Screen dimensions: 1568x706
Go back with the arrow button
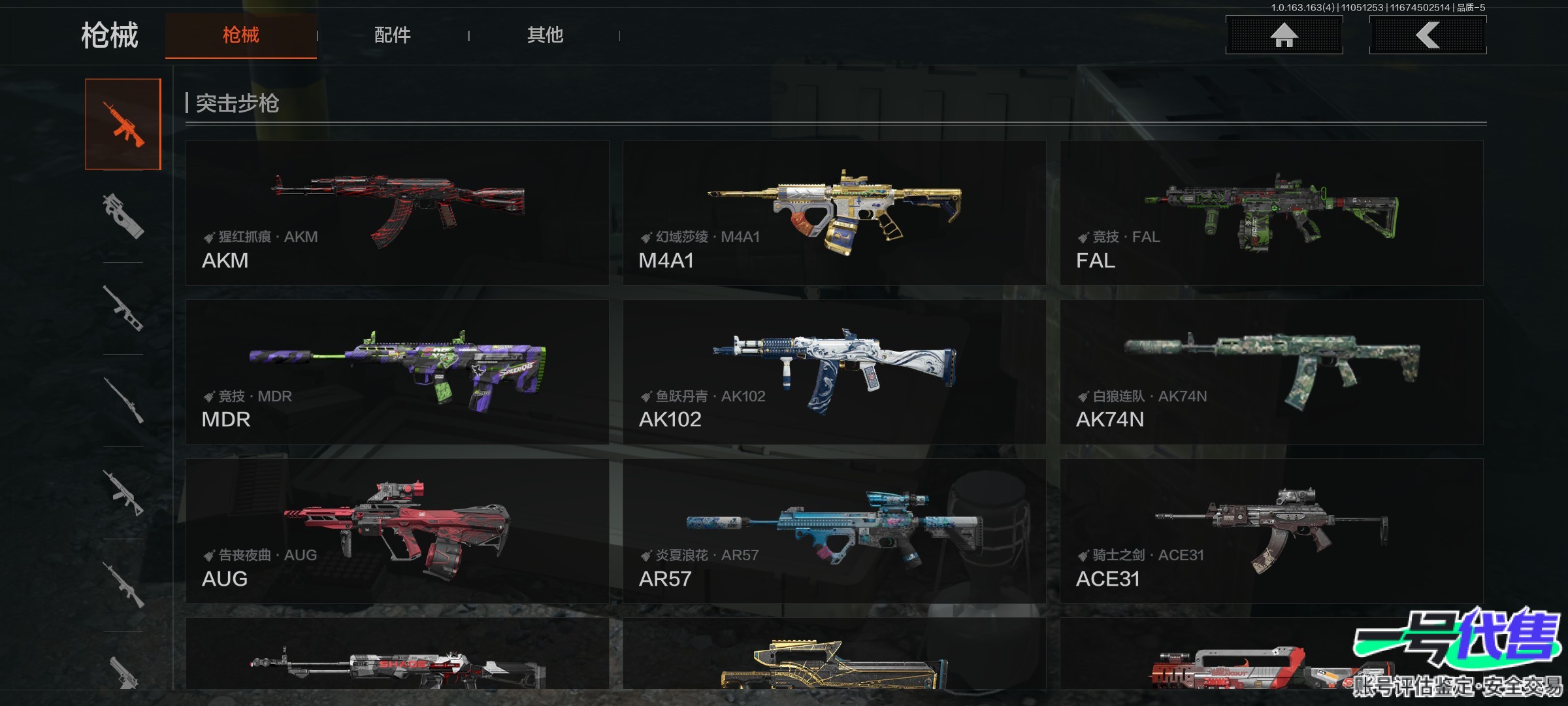[x=1428, y=35]
